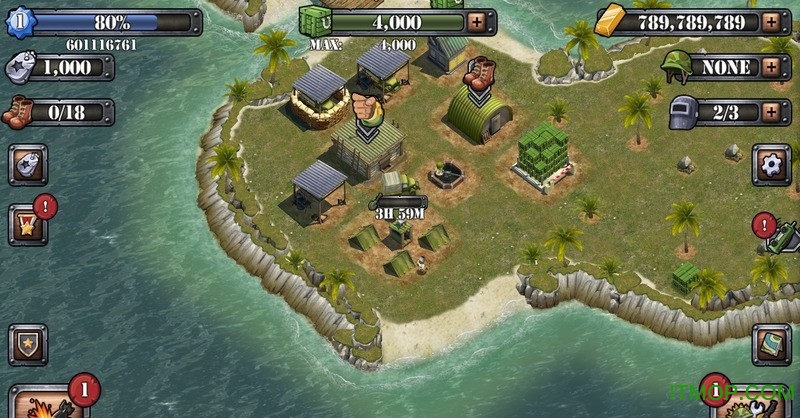Tap the plus beside the NONE helmet

click(x=770, y=67)
